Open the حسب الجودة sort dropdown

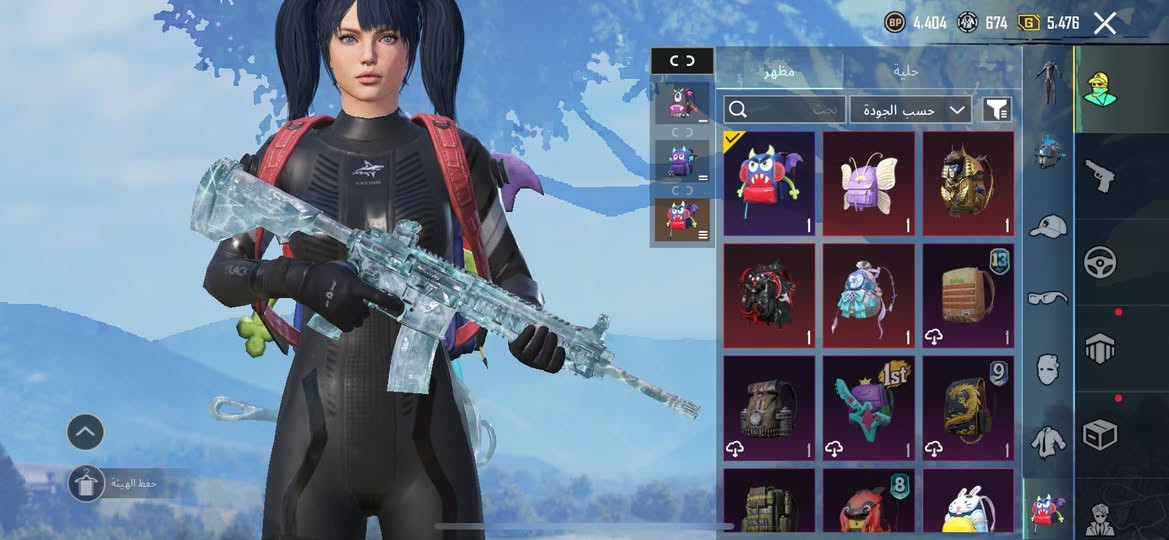pyautogui.click(x=910, y=110)
